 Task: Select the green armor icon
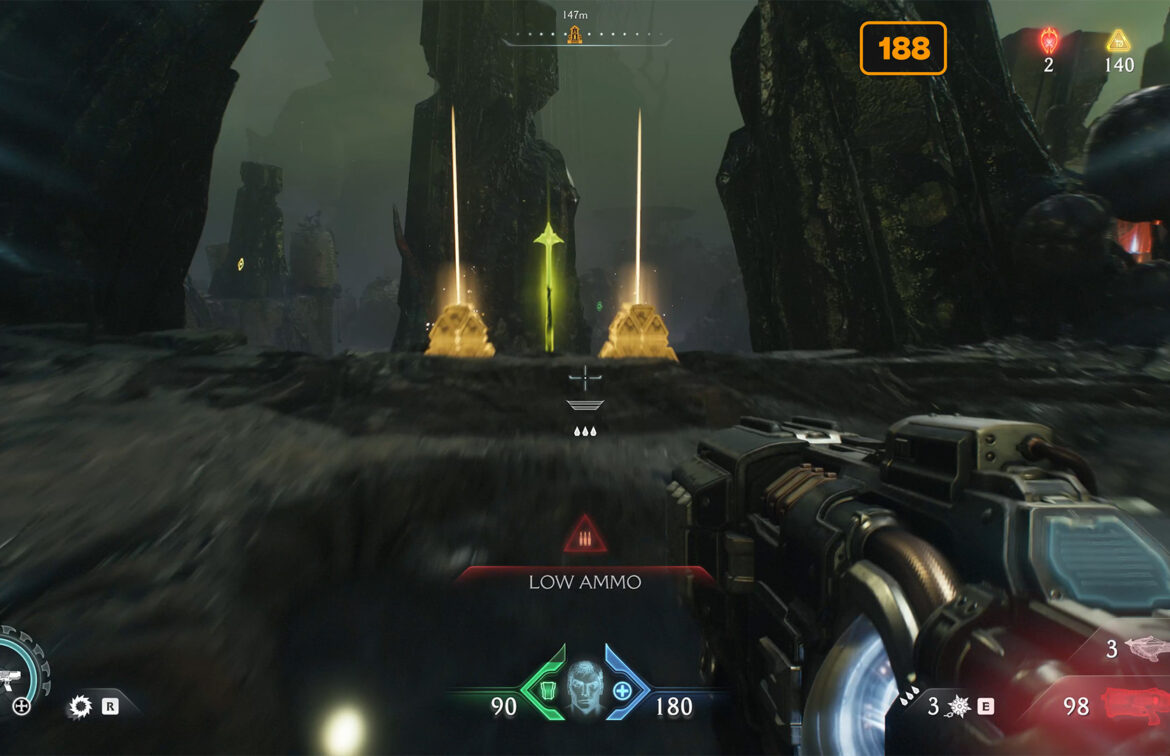(546, 691)
